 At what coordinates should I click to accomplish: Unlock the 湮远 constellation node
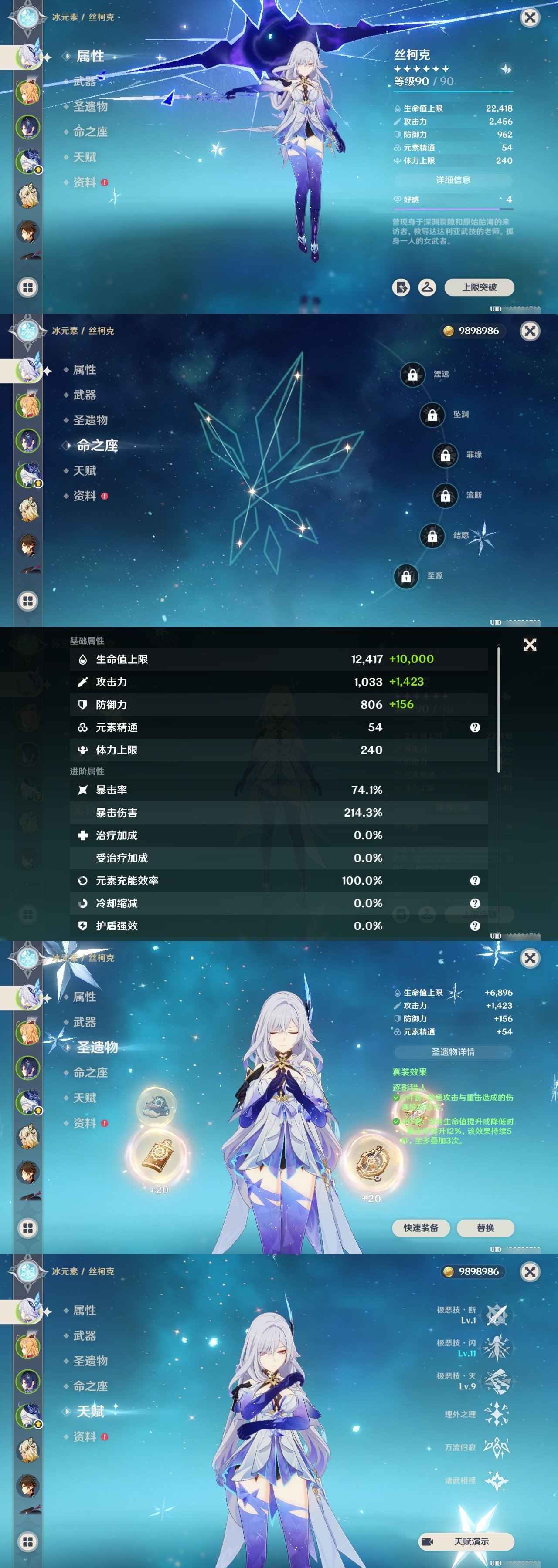413,375
